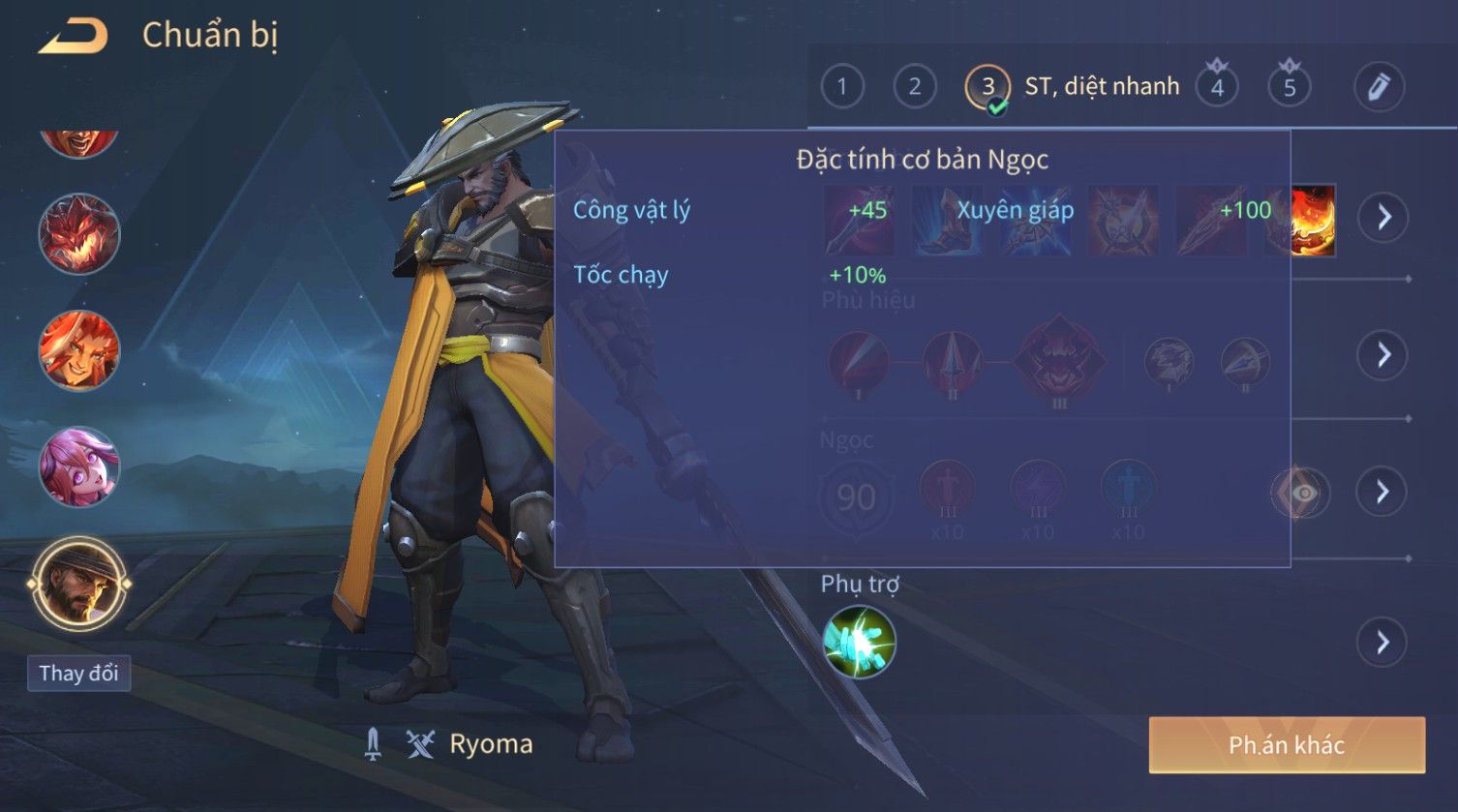
Task: Choose locked preset slot 4
Action: click(1217, 87)
